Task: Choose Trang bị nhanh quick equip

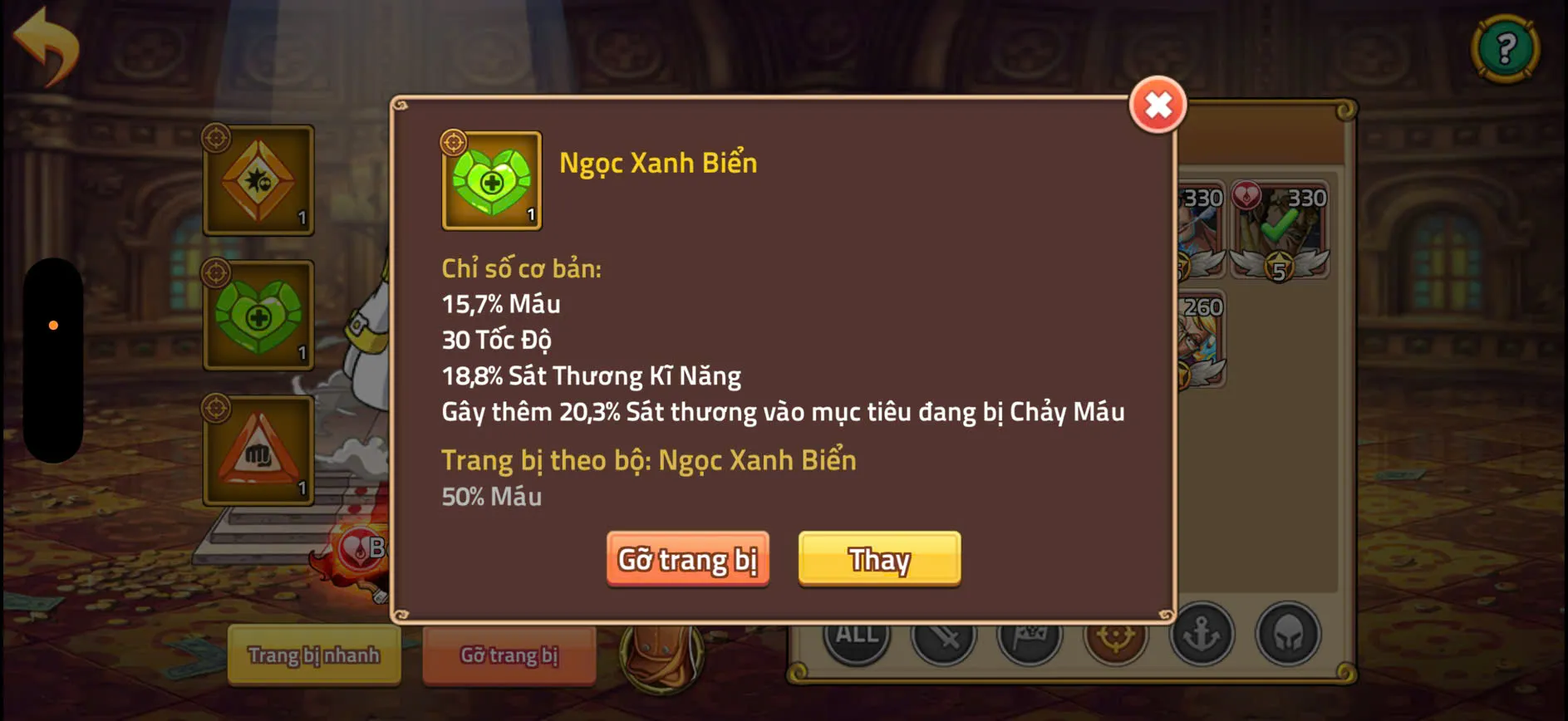Action: coord(313,655)
